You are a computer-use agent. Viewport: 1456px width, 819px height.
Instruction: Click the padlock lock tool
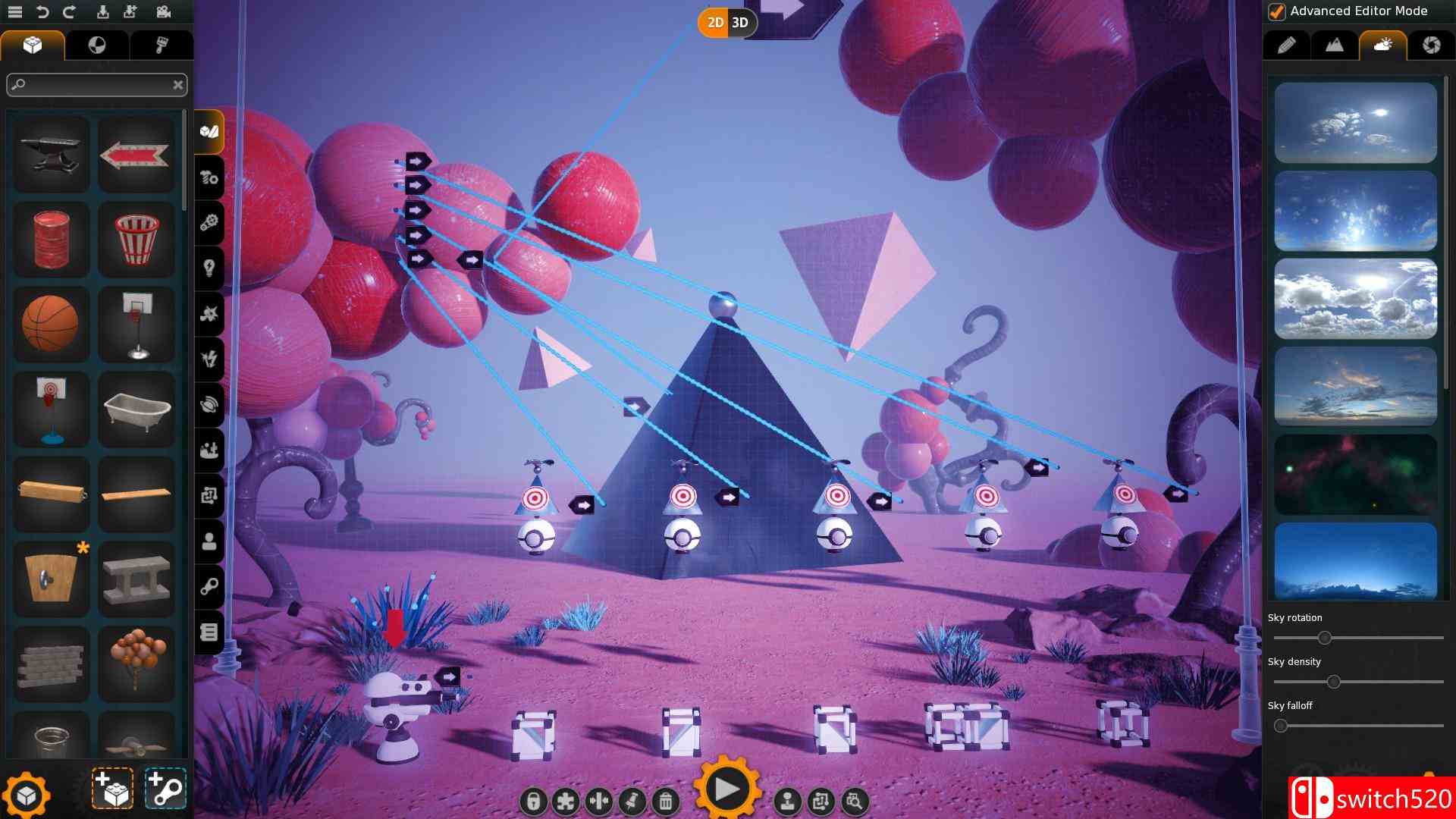tap(532, 800)
